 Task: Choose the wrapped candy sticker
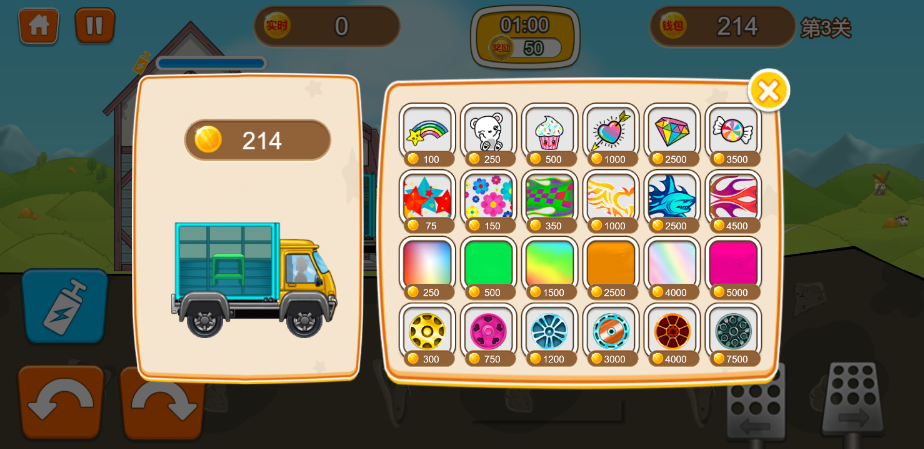[733, 131]
